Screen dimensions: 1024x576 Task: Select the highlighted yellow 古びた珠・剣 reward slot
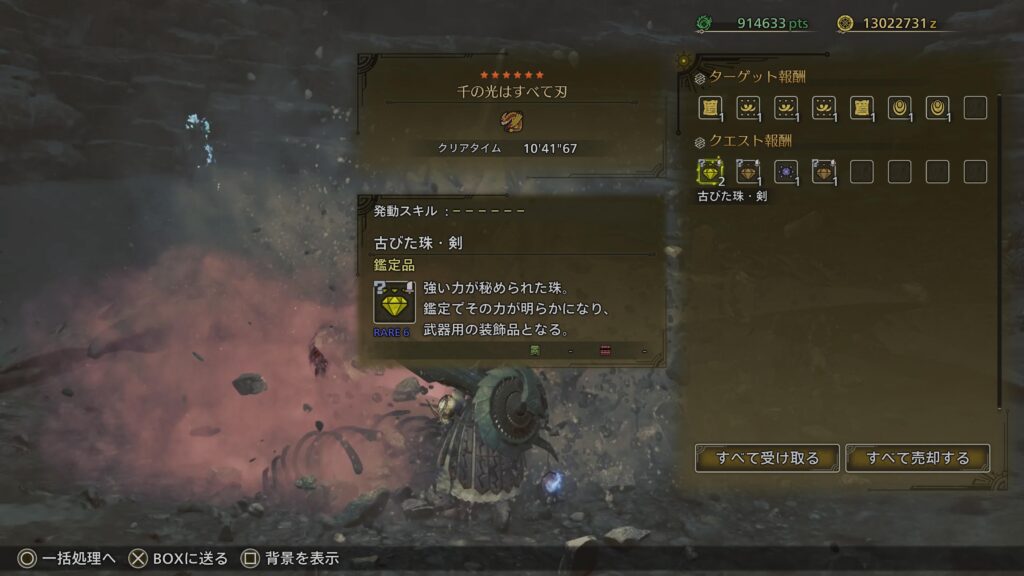[711, 172]
